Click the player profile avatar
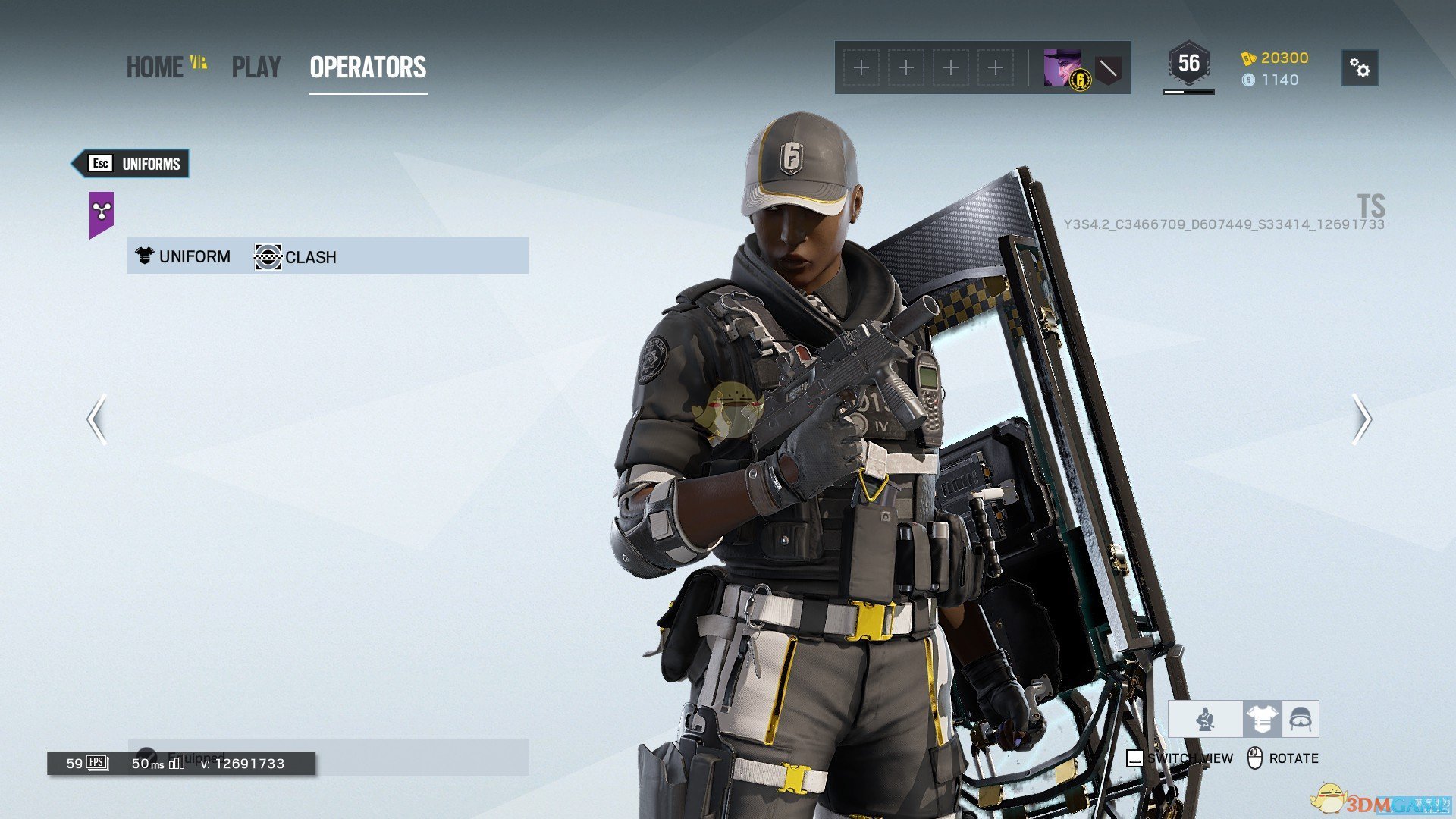1456x819 pixels. click(x=1062, y=68)
